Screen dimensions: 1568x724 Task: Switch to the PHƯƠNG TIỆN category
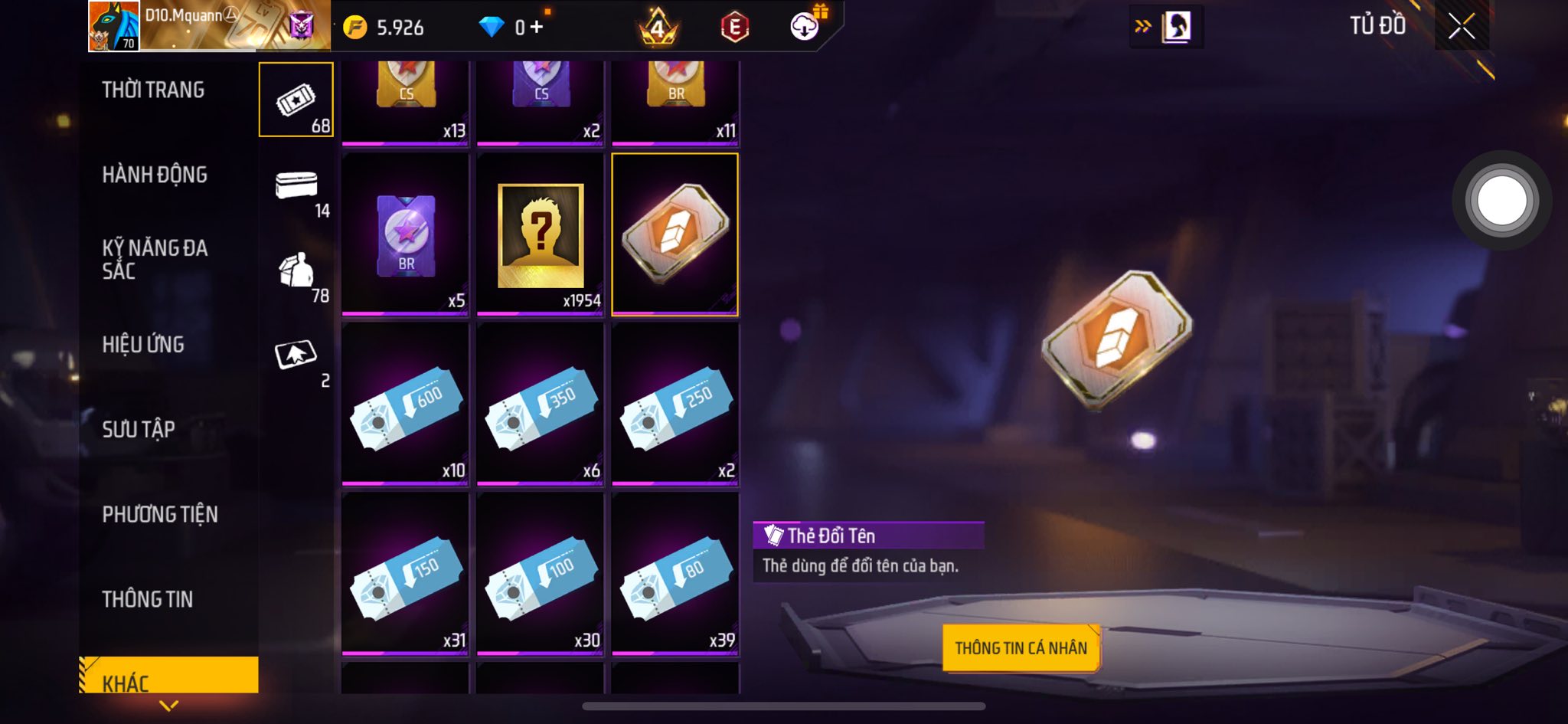(160, 515)
